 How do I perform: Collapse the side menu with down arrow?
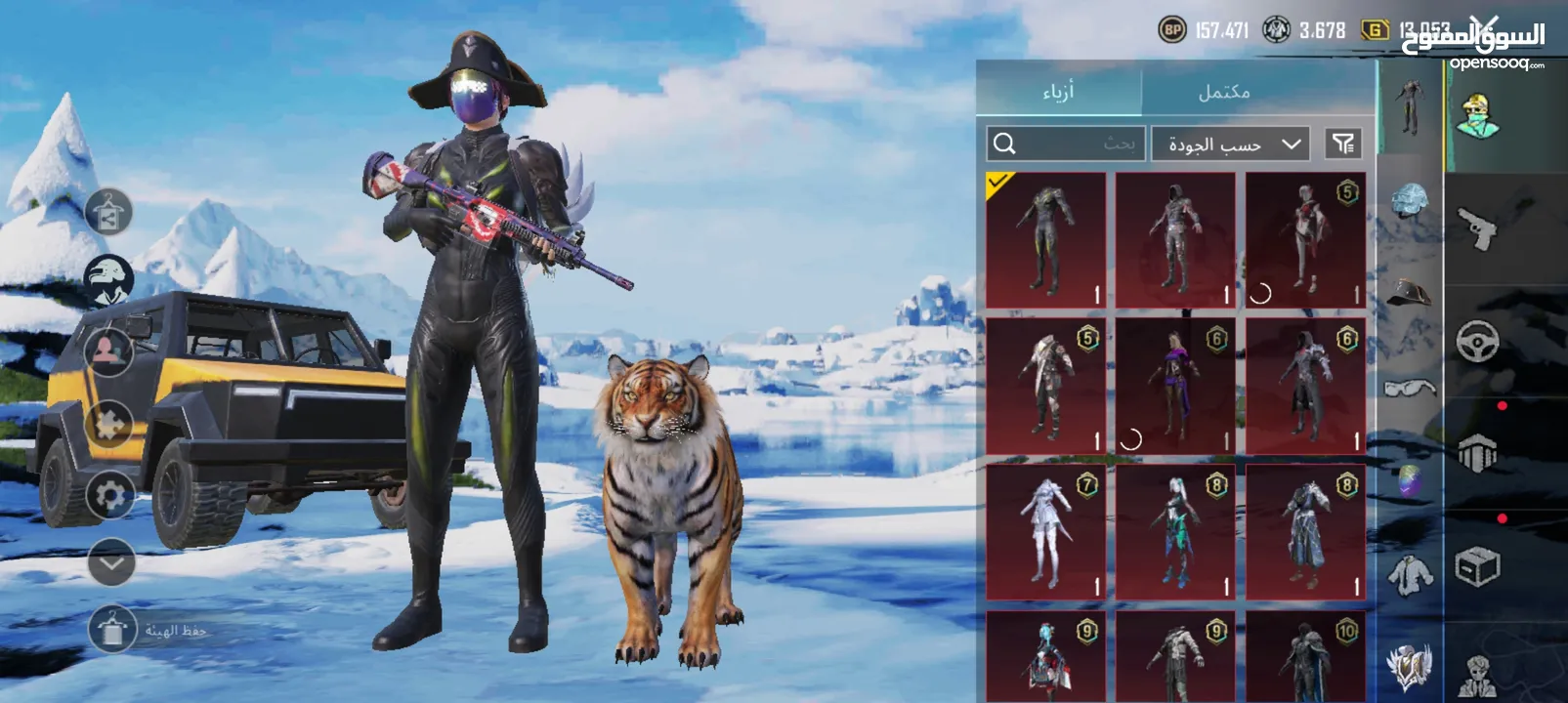111,562
